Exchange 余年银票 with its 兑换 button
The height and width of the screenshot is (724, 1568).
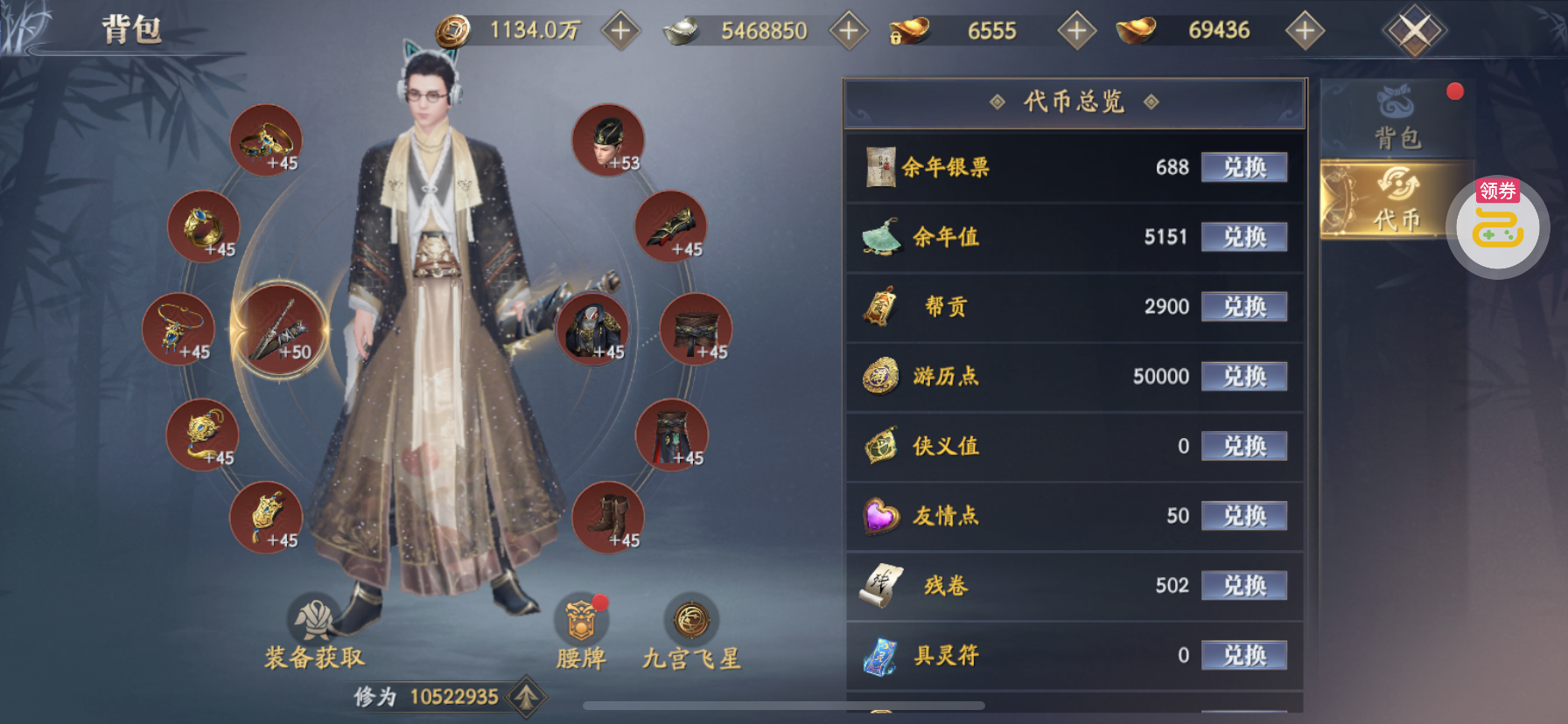[x=1243, y=167]
